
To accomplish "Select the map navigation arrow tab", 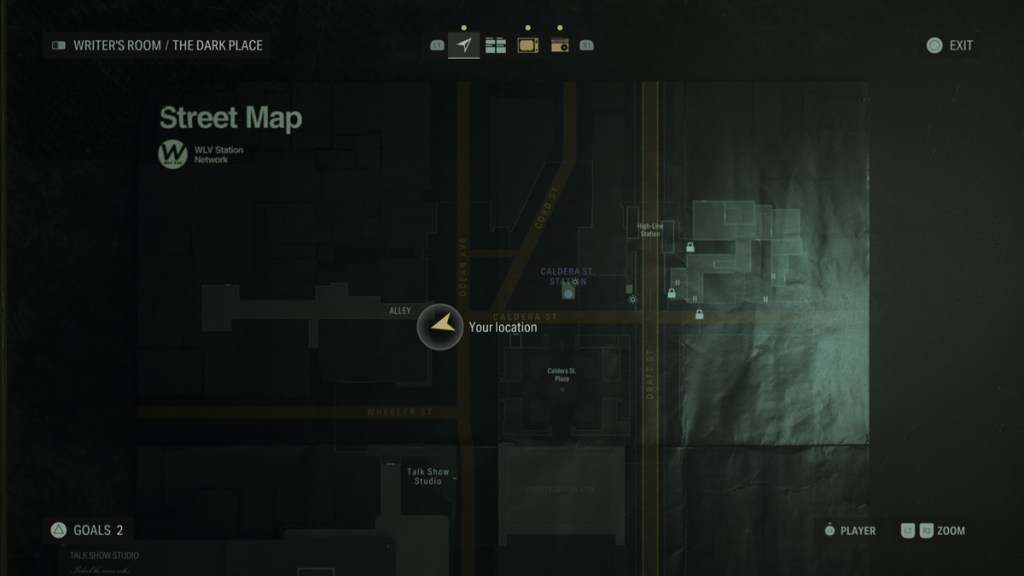I will point(464,45).
